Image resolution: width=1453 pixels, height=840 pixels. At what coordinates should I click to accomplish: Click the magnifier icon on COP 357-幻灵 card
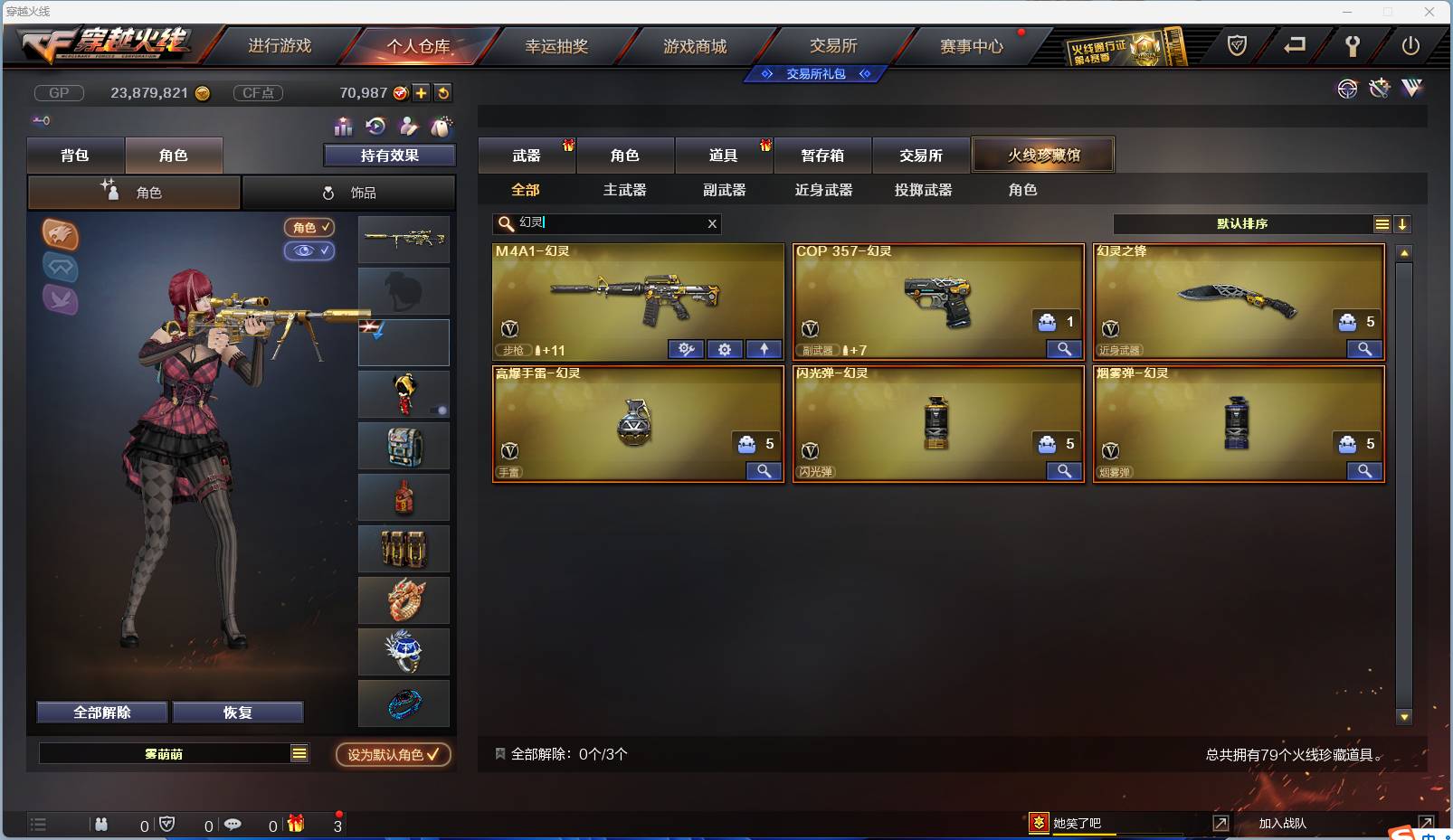coord(1065,349)
